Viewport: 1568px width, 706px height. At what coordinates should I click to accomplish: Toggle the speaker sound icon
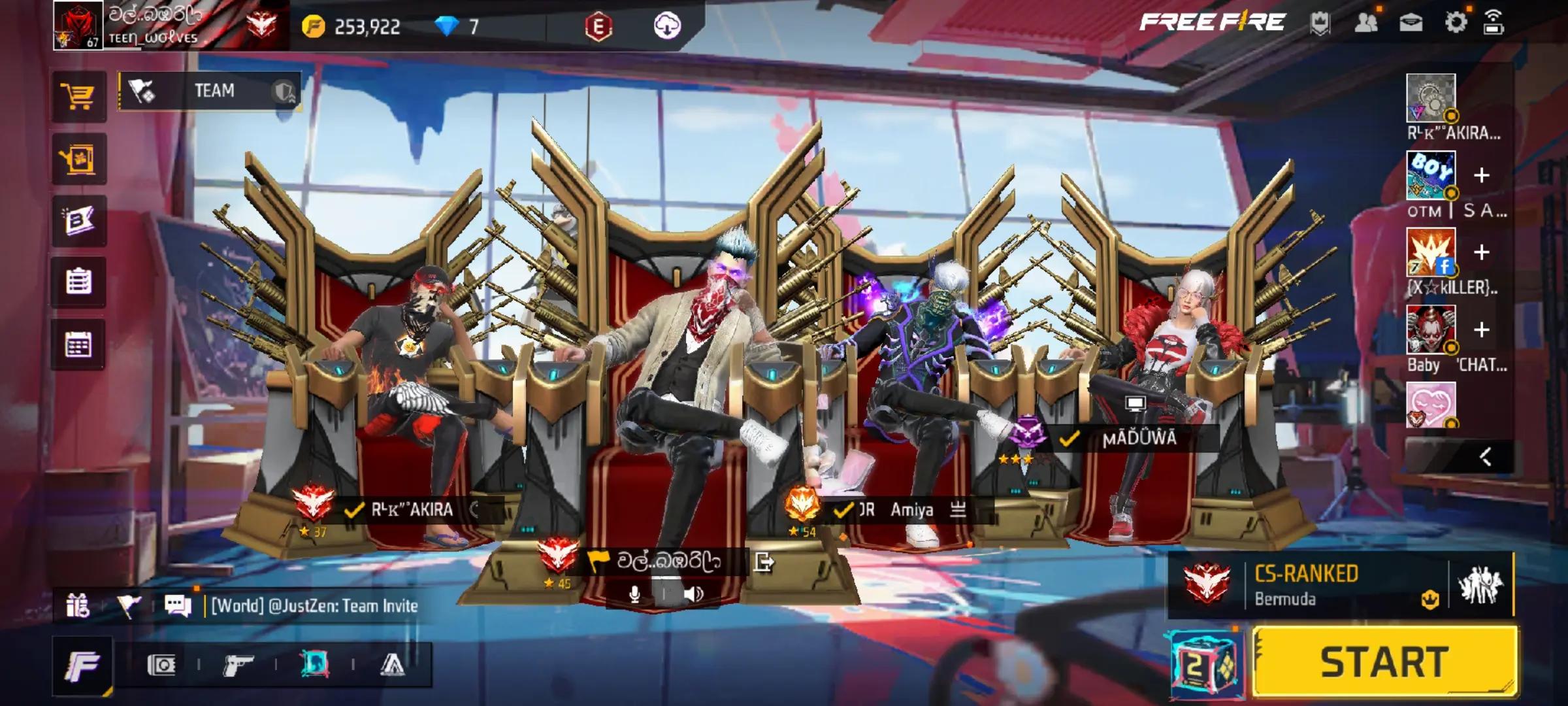point(693,594)
